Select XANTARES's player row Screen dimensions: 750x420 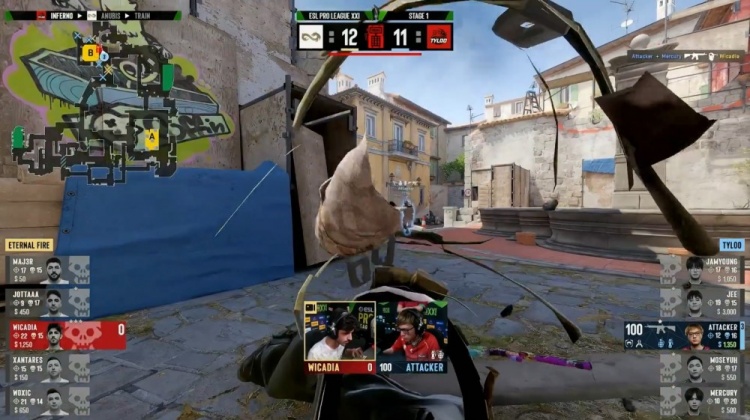(47, 368)
